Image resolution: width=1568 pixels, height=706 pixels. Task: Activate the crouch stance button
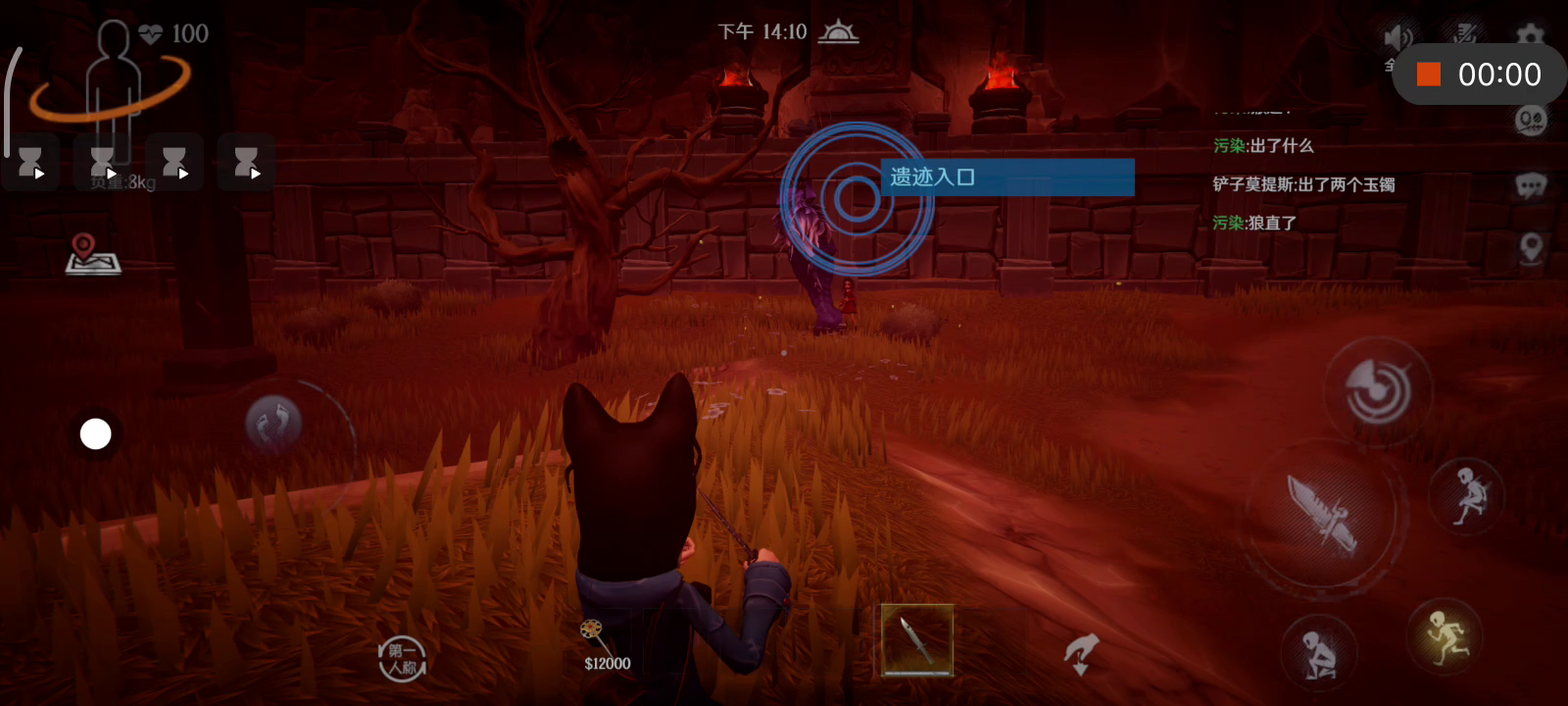[x=1318, y=653]
